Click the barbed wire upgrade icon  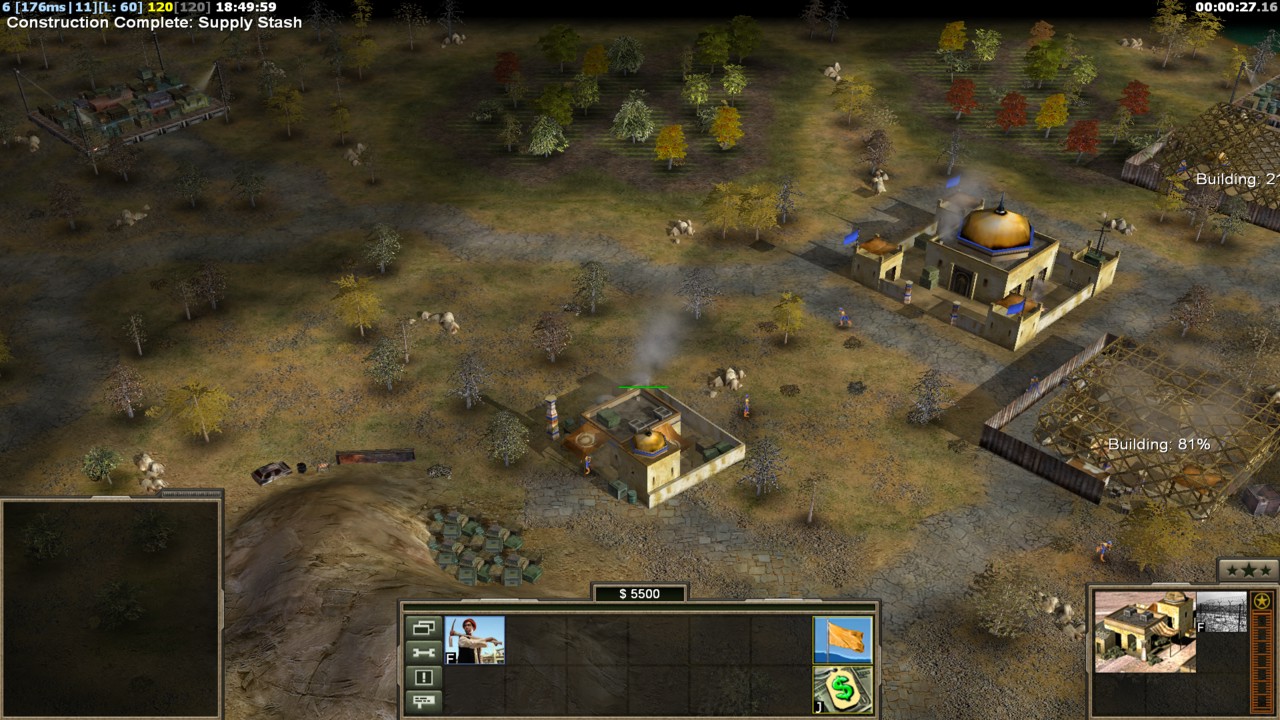[1222, 611]
